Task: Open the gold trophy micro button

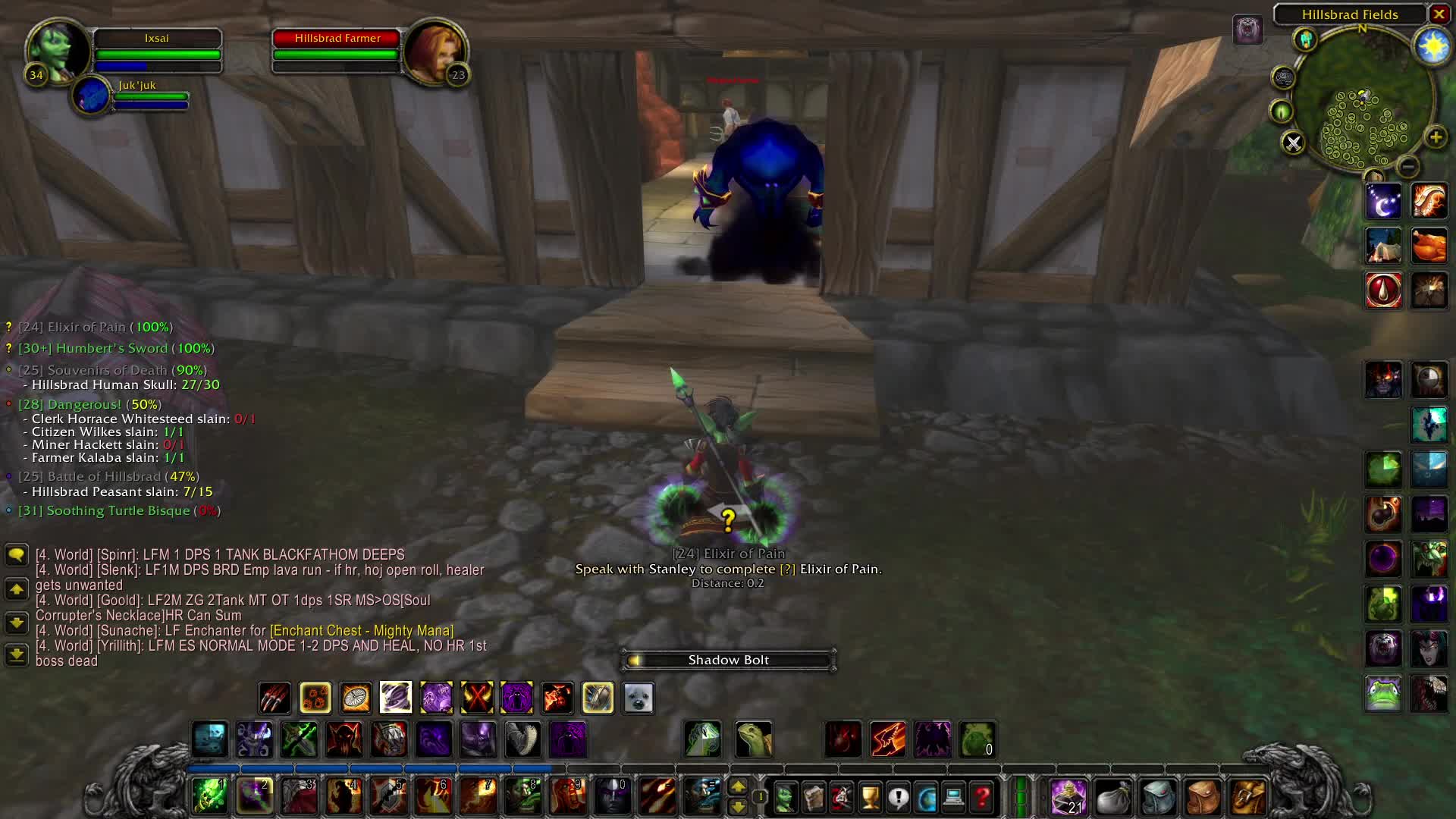Action: click(870, 797)
